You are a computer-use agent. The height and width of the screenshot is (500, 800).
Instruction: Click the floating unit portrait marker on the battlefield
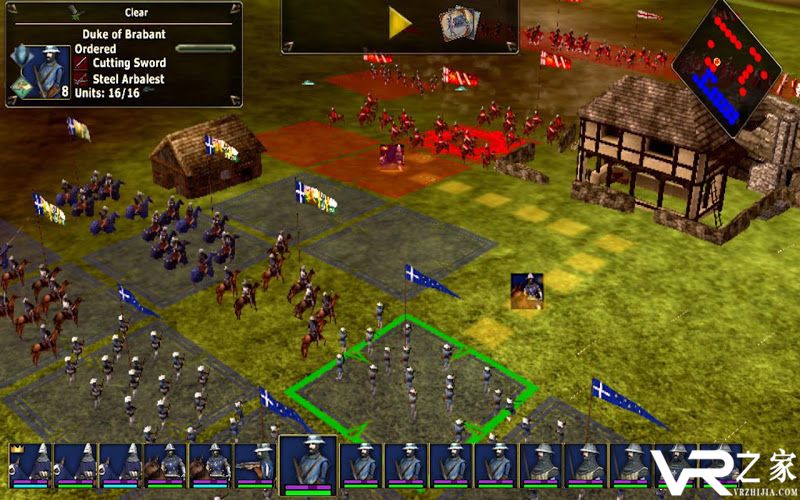pyautogui.click(x=527, y=290)
